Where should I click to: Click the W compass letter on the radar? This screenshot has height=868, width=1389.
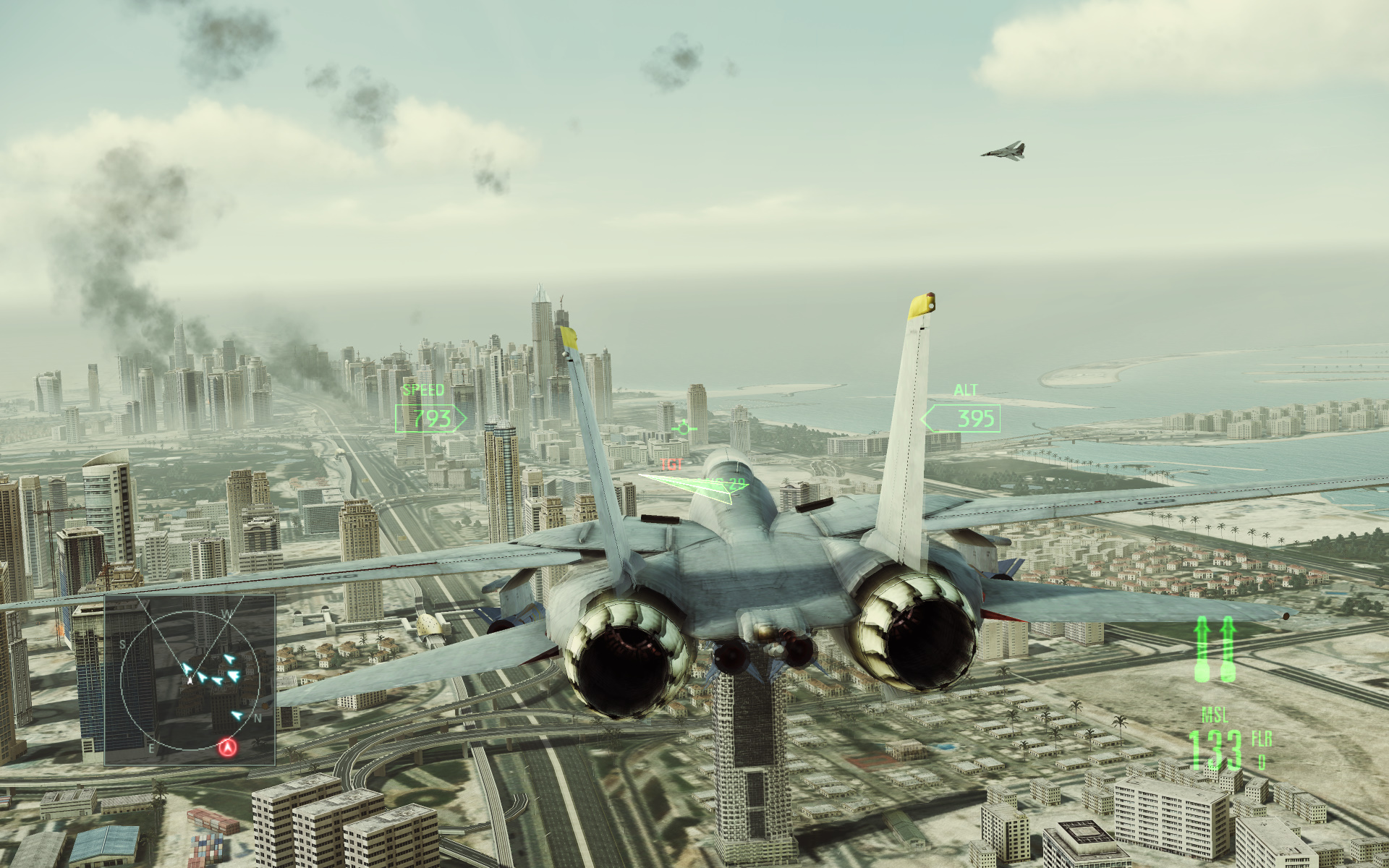coord(227,614)
